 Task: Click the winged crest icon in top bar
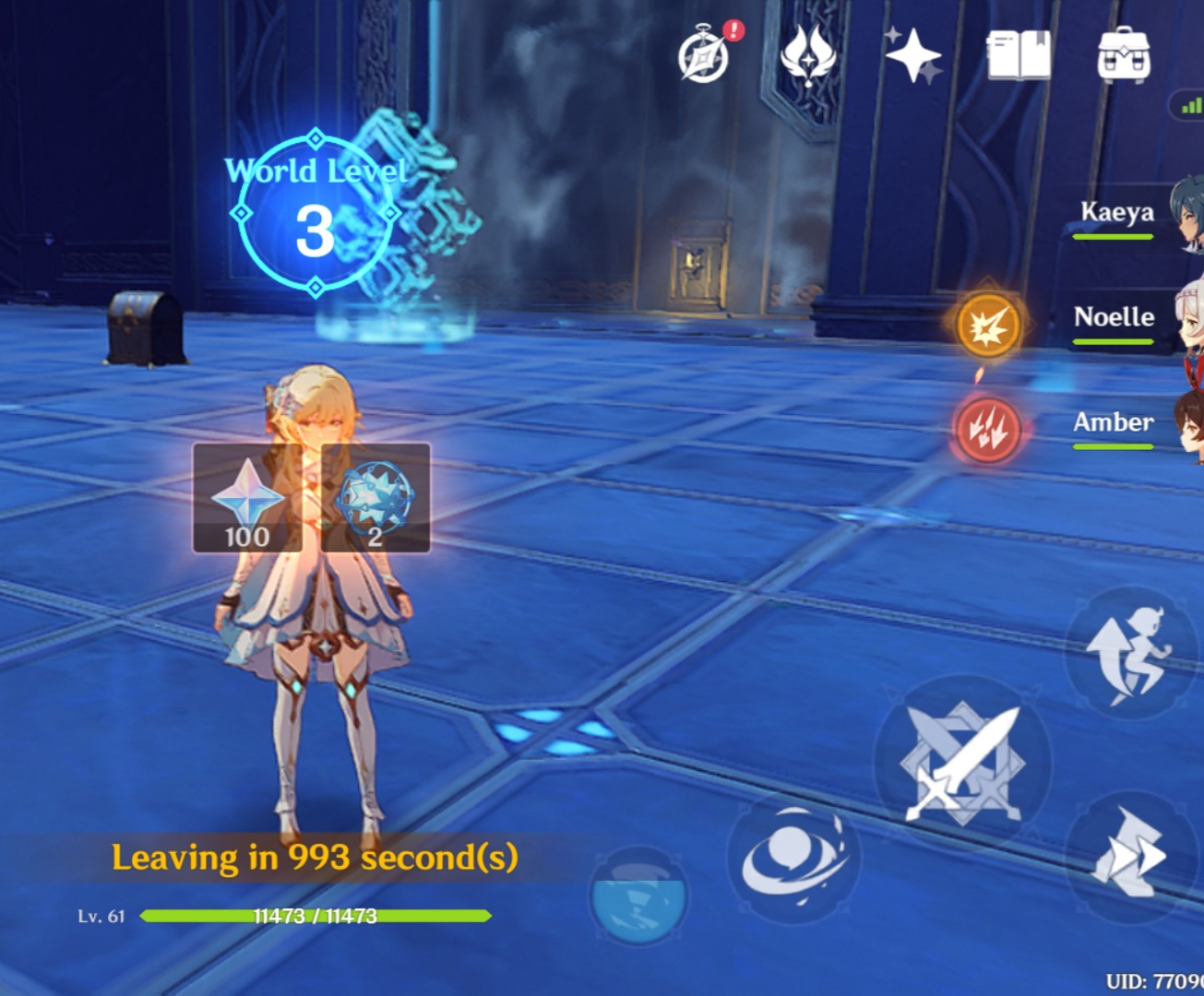tap(807, 57)
